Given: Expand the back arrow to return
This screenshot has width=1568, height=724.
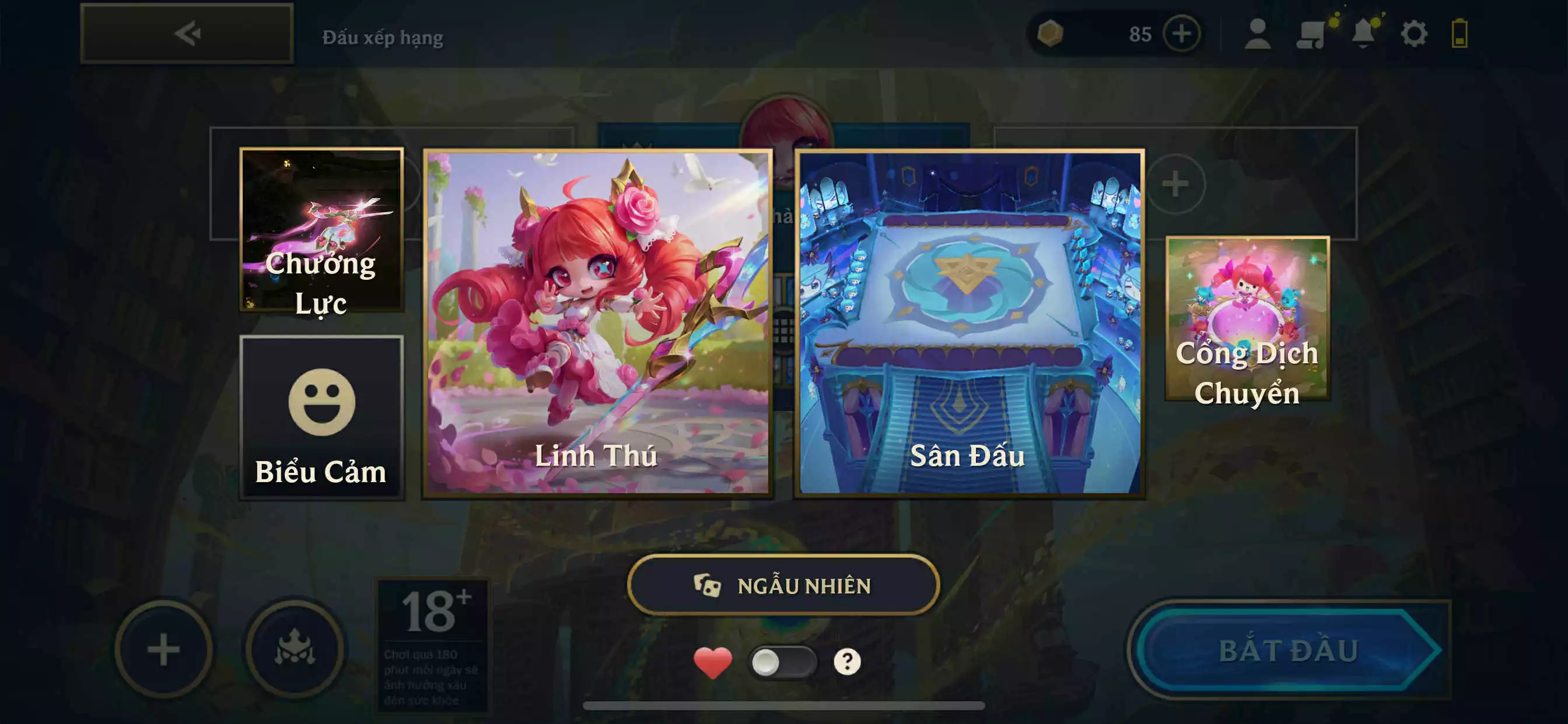Looking at the screenshot, I should (x=188, y=33).
